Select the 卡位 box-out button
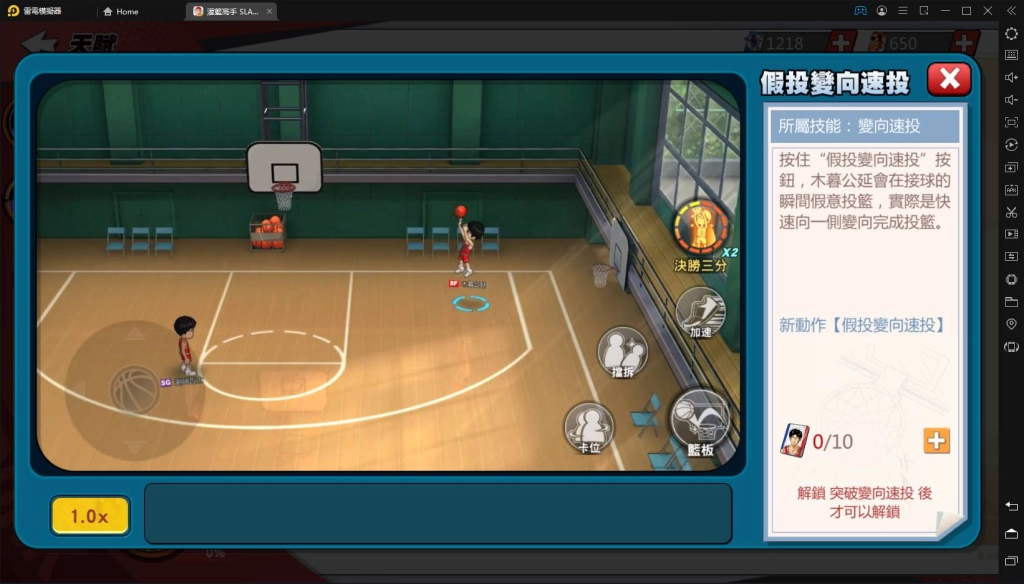The height and width of the screenshot is (584, 1024). tap(588, 427)
